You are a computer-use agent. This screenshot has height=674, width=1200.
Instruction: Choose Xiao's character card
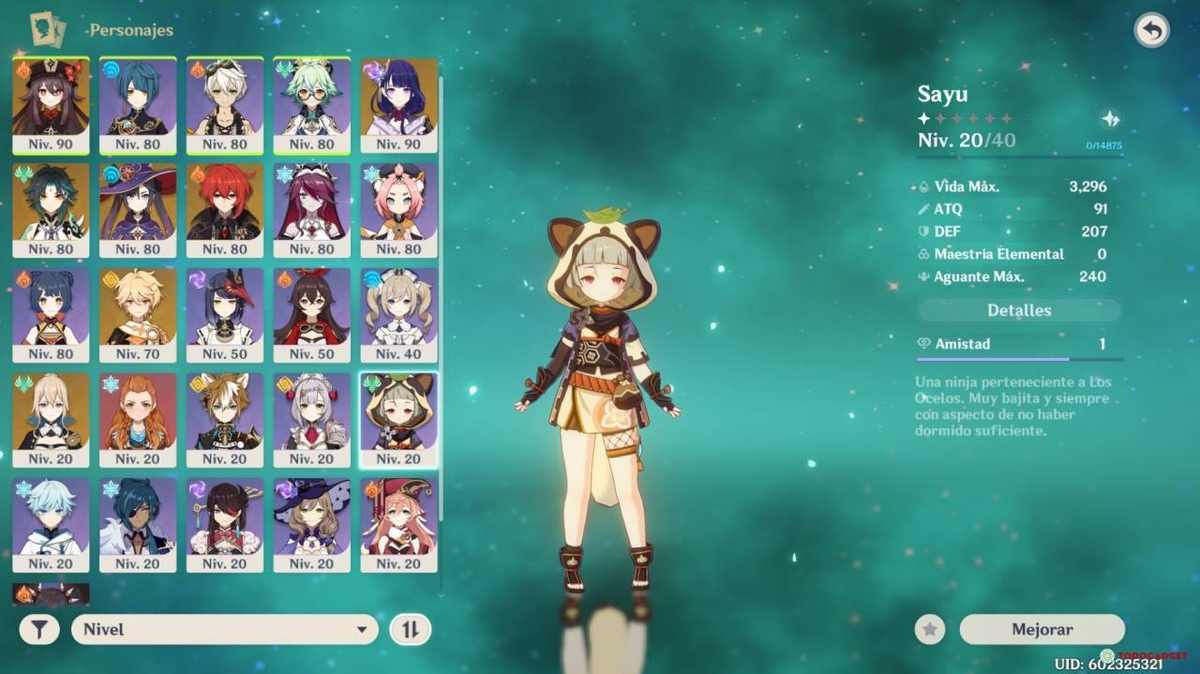(51, 208)
